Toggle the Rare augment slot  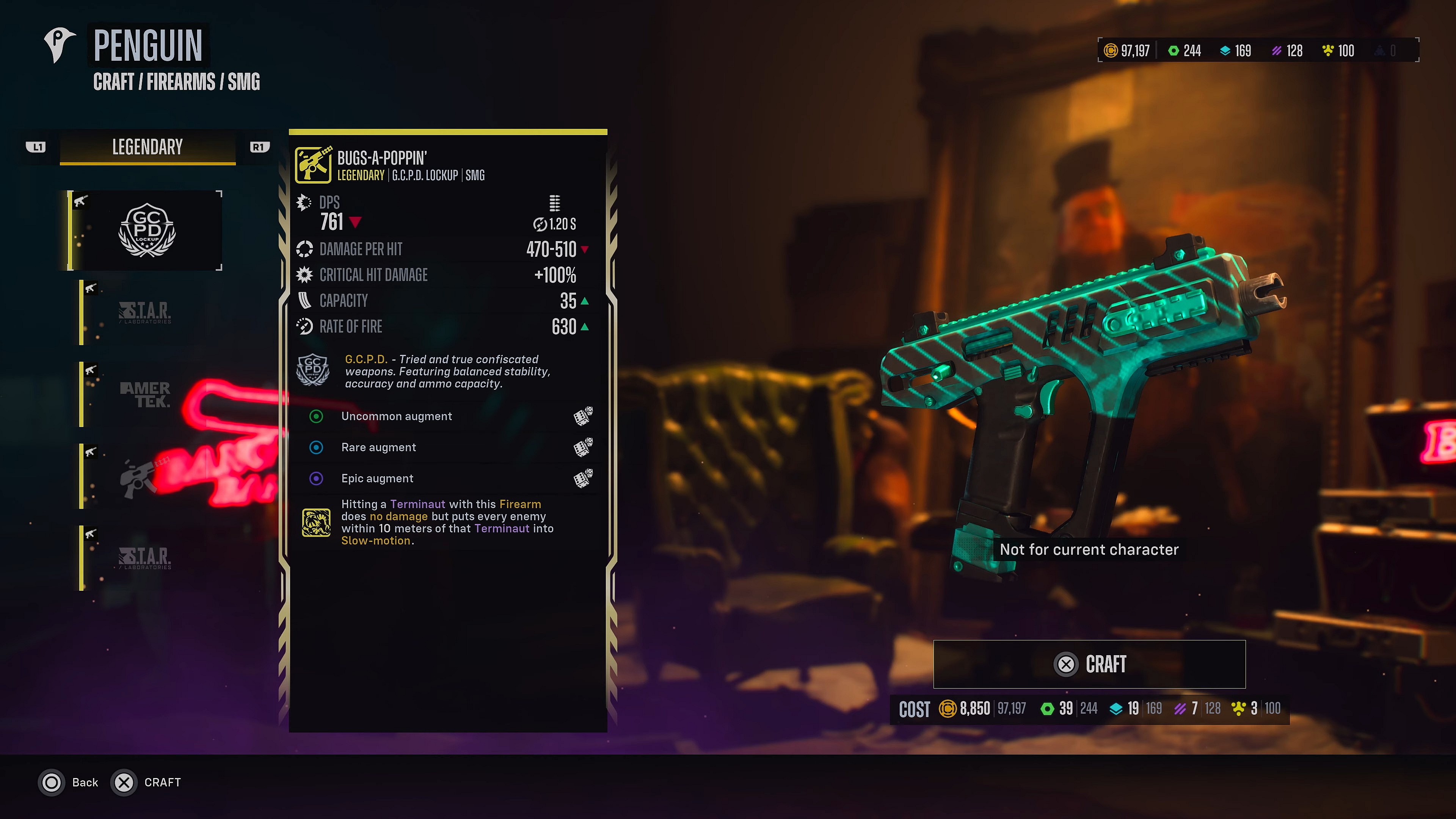tap(316, 447)
